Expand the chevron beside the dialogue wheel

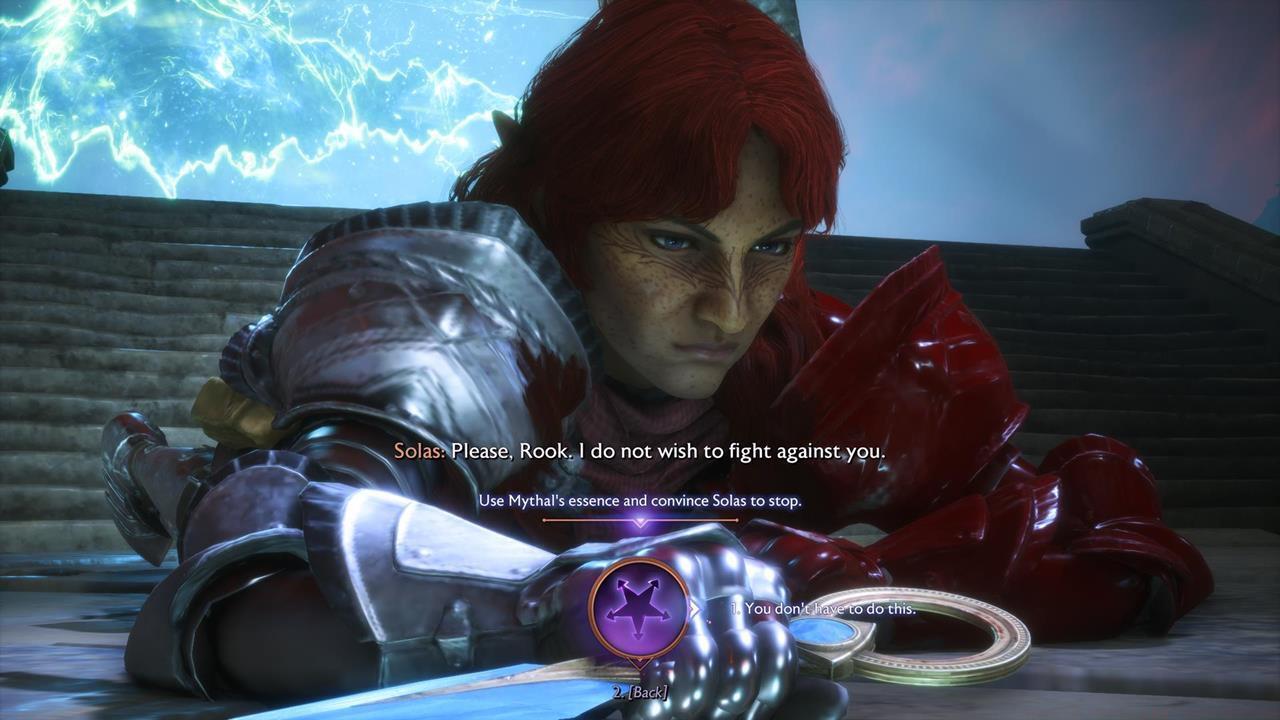tap(695, 607)
